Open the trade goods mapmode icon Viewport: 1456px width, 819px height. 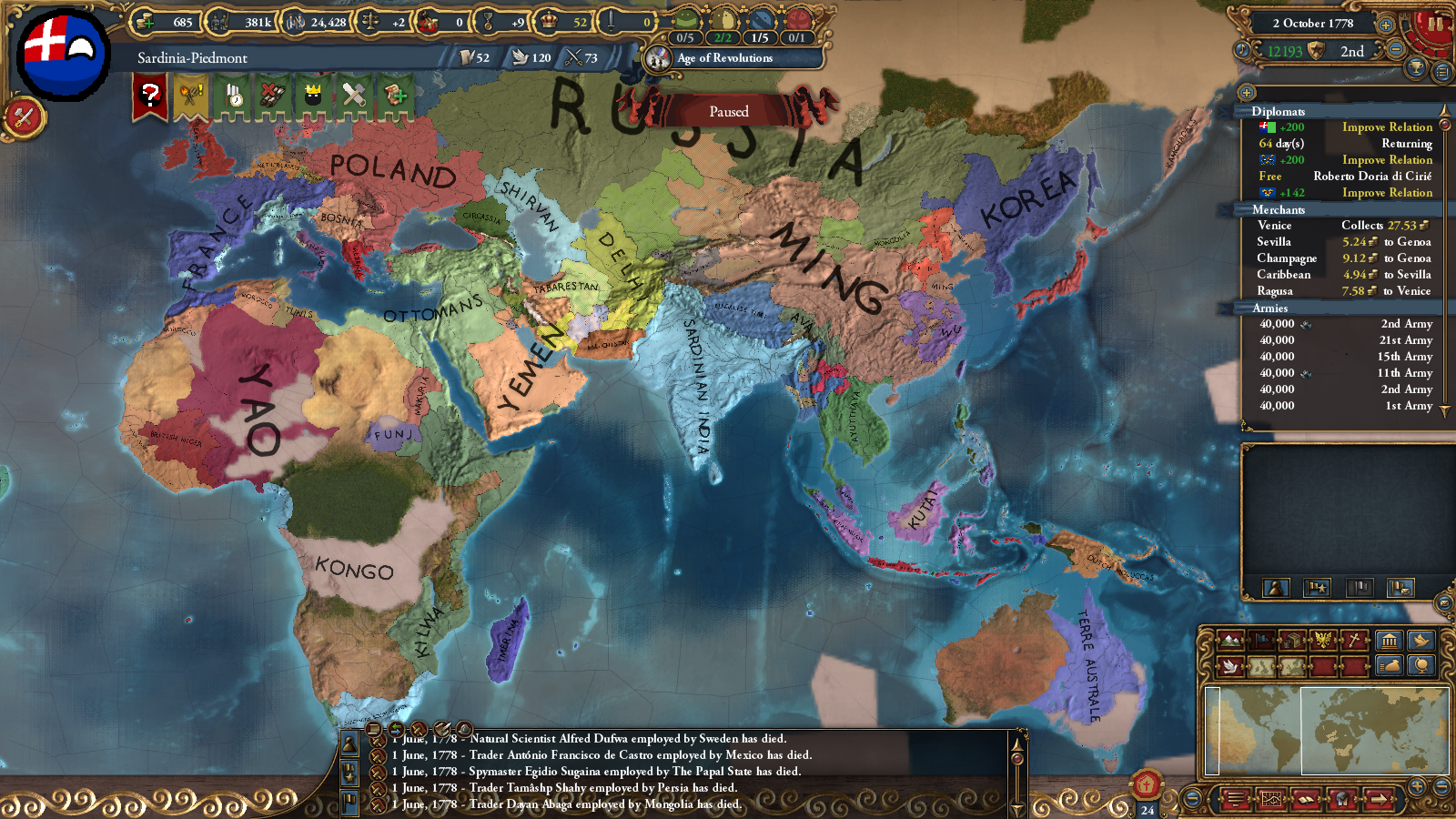point(1293,640)
